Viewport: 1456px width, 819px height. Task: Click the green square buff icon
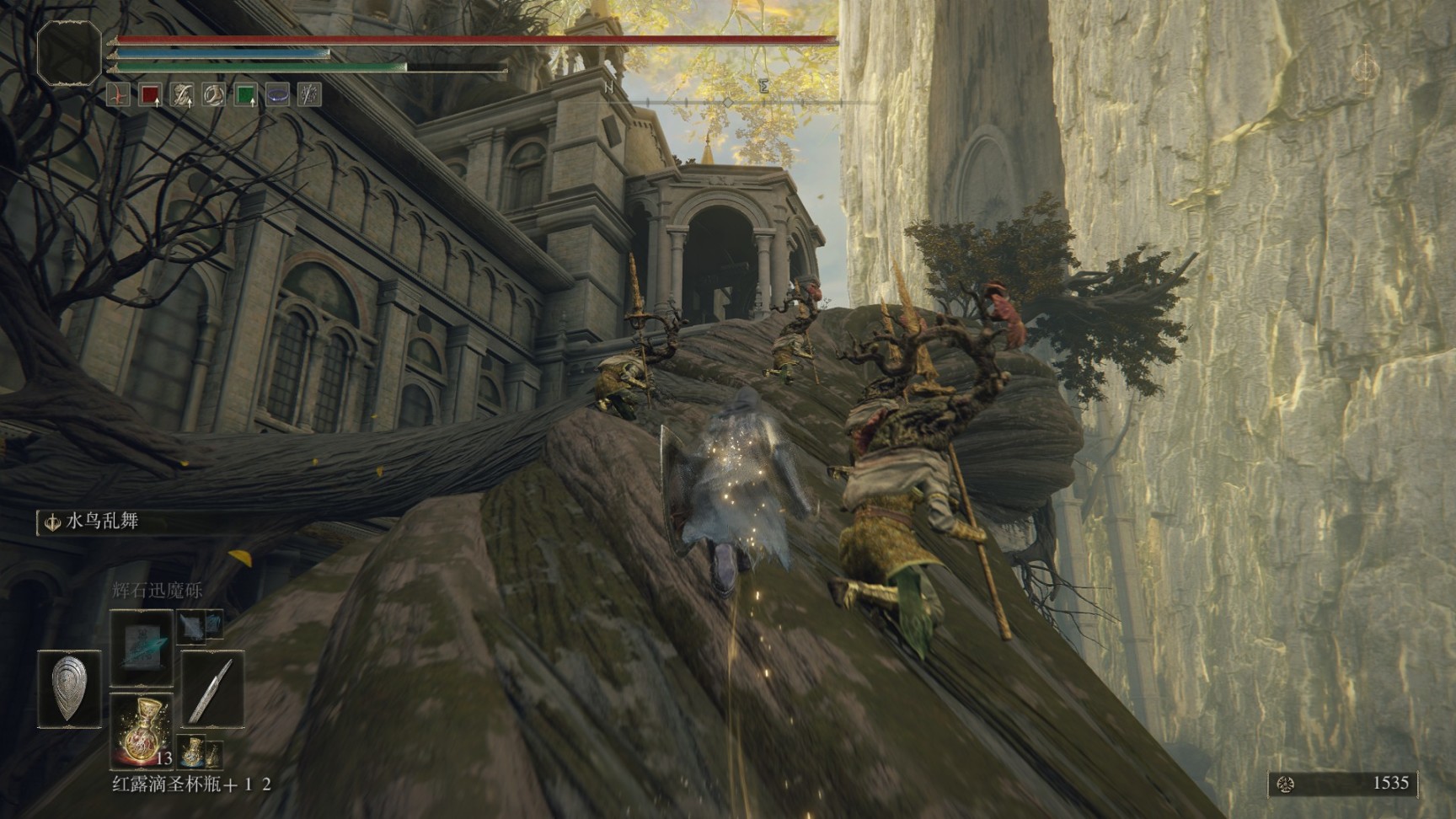point(245,95)
